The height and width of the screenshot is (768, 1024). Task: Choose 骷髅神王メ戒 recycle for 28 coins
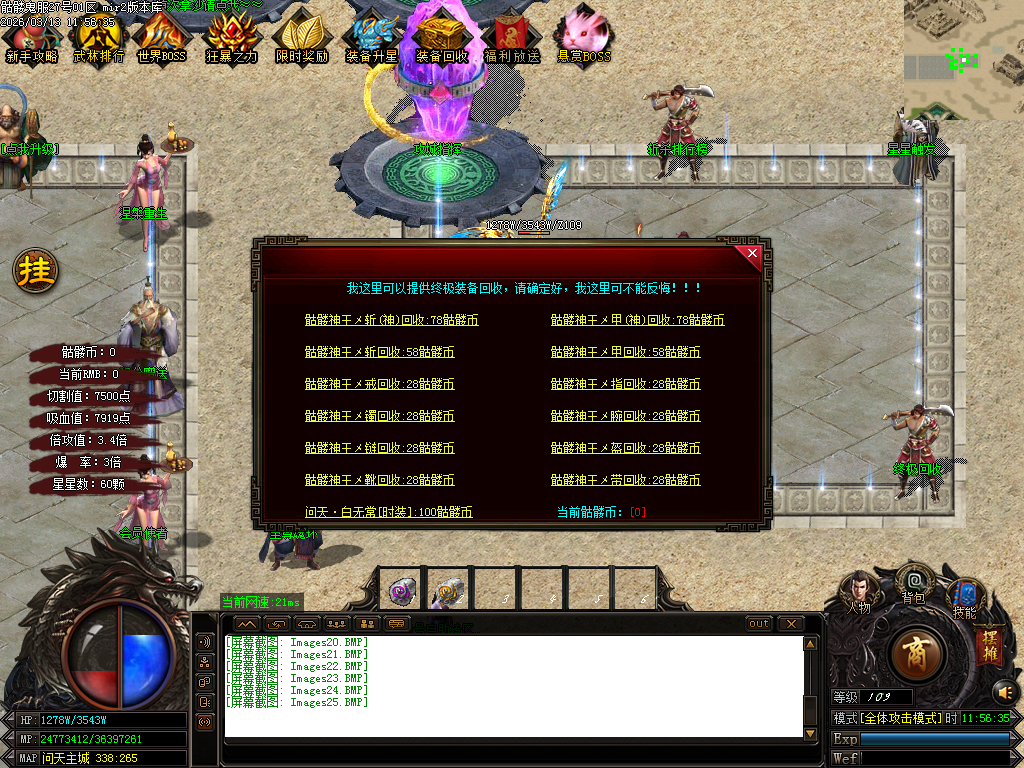tap(379, 384)
